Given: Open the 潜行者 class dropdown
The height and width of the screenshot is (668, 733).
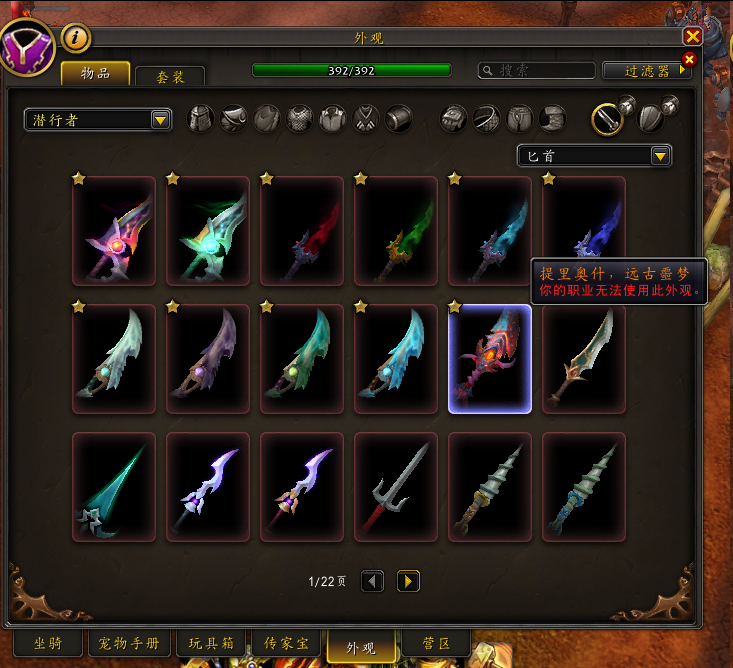Looking at the screenshot, I should tap(98, 120).
